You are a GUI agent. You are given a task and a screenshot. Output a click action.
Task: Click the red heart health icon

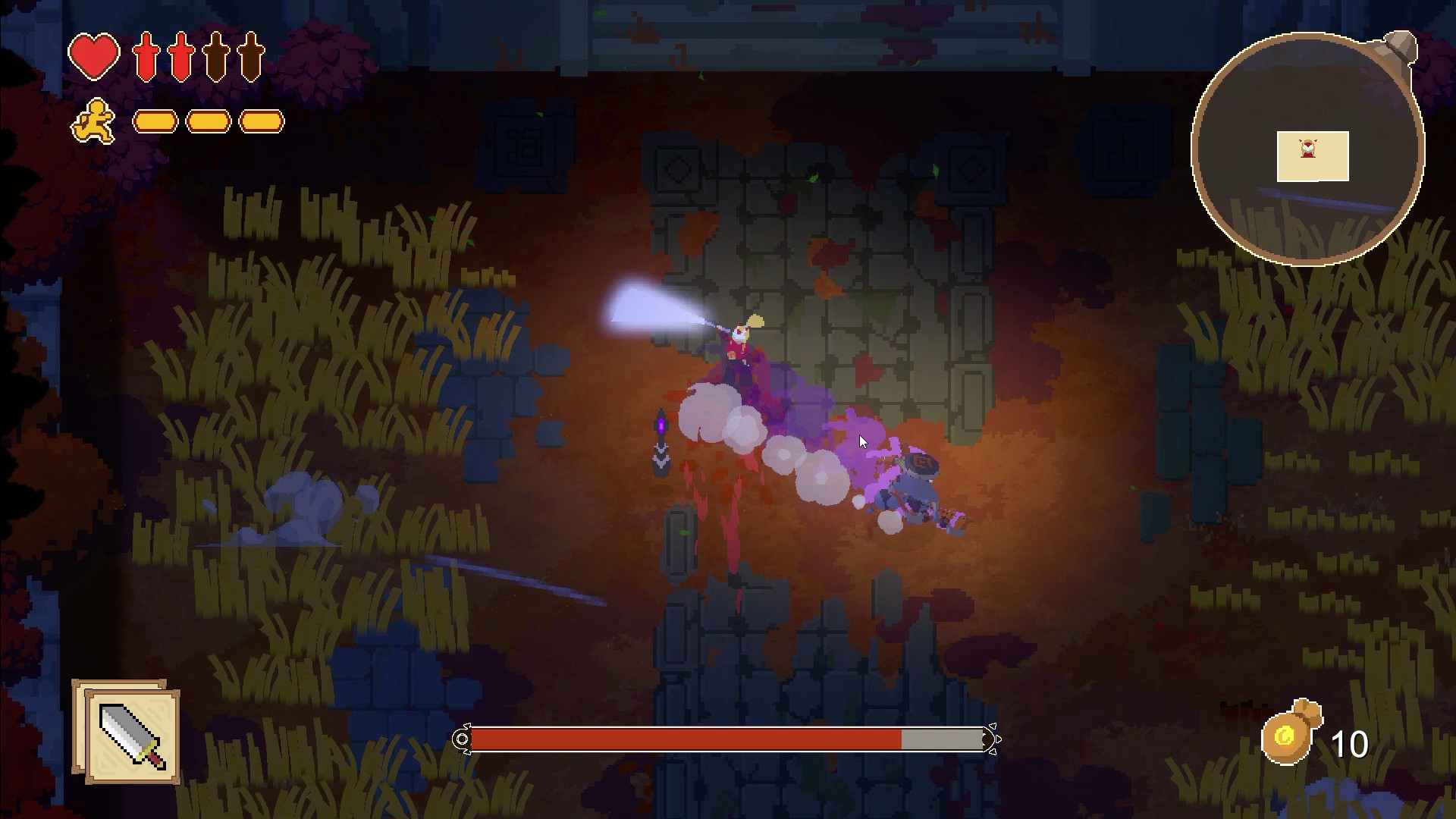click(93, 55)
